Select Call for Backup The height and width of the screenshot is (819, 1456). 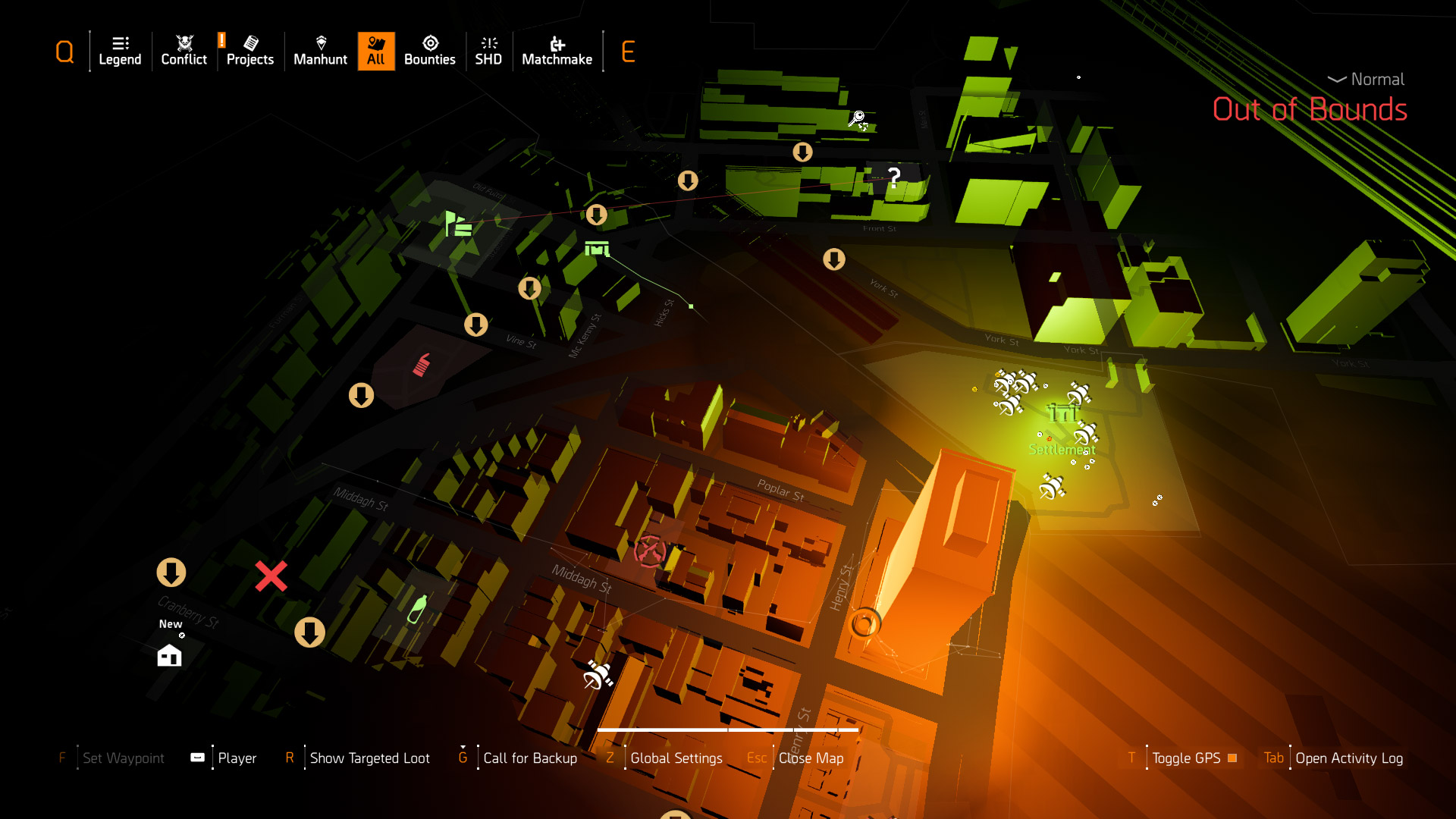pos(529,758)
